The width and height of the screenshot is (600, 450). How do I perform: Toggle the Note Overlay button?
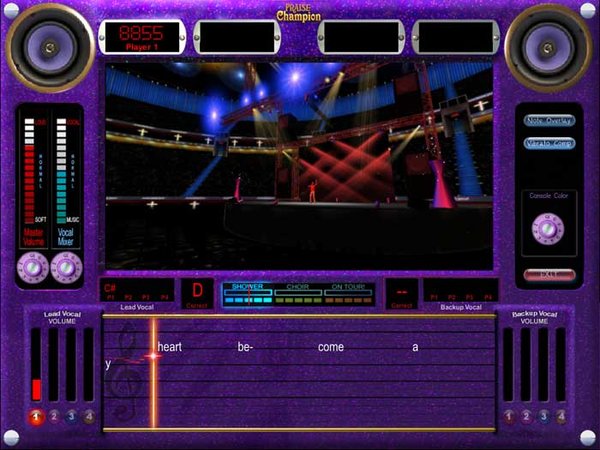549,120
